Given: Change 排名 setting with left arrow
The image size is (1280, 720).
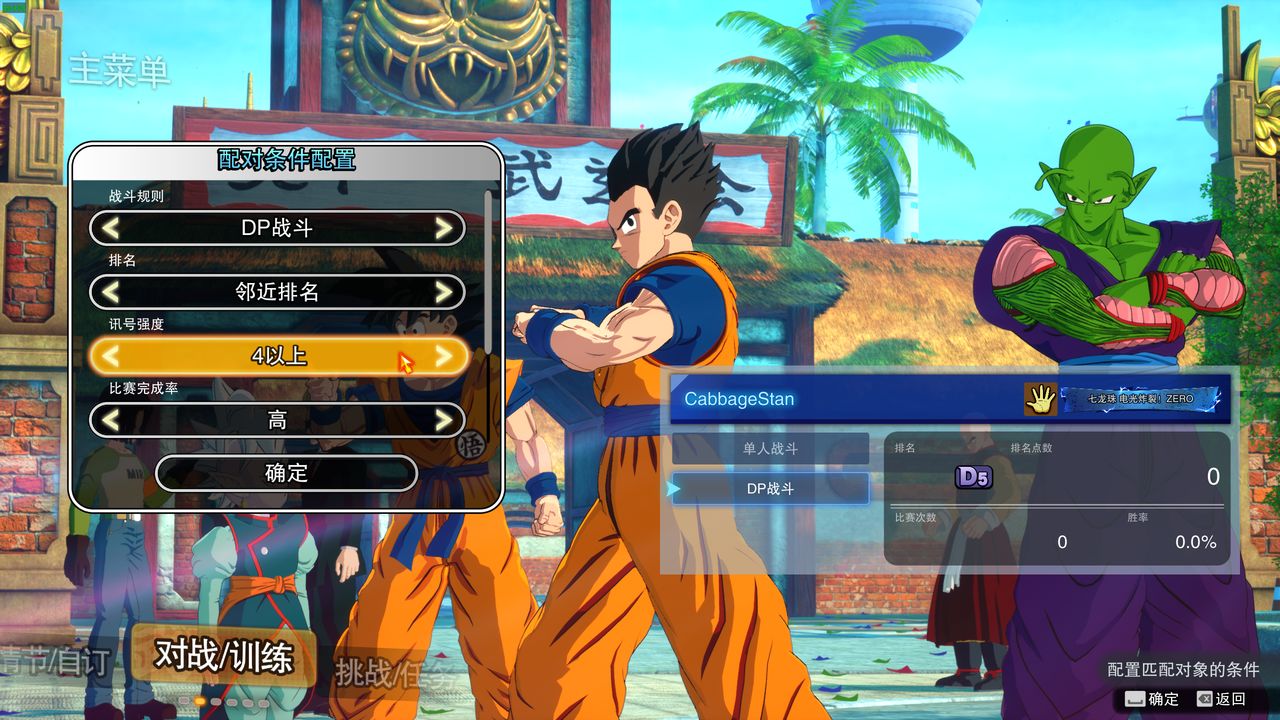Looking at the screenshot, I should click(111, 292).
